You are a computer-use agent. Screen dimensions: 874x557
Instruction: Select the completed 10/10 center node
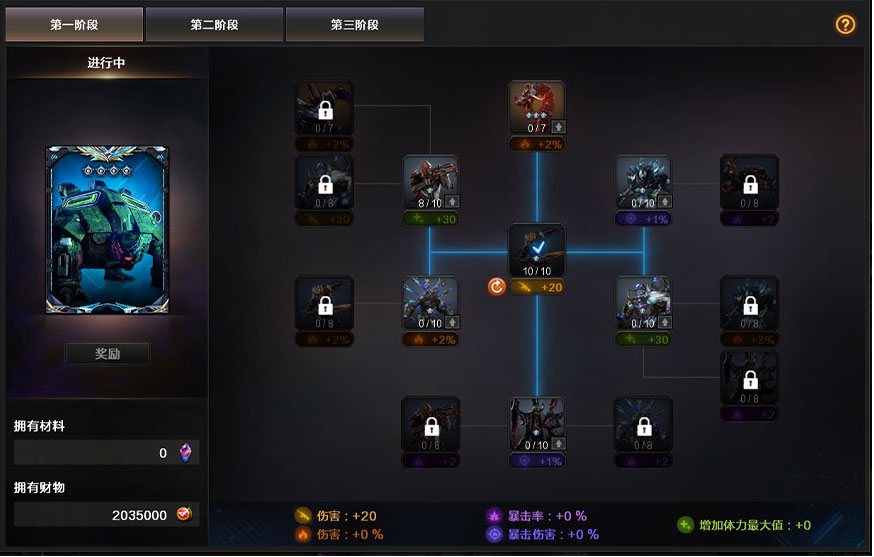tap(537, 250)
